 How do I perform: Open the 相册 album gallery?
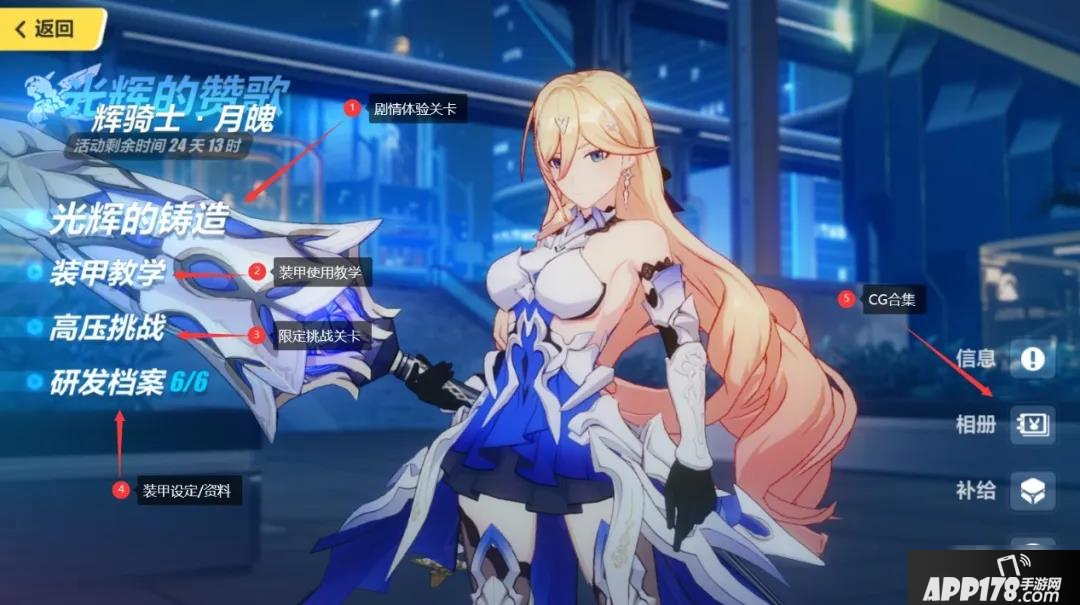coord(1031,424)
